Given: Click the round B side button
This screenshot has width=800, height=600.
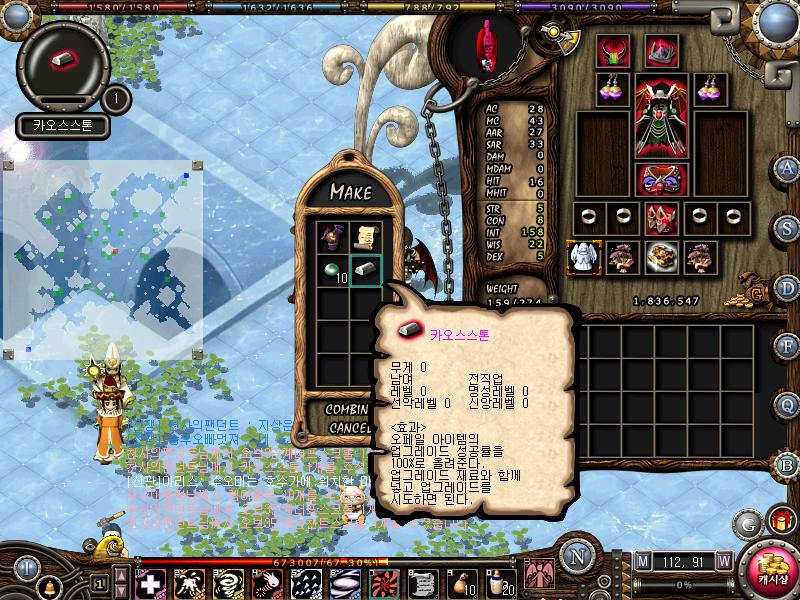Looking at the screenshot, I should click(788, 464).
